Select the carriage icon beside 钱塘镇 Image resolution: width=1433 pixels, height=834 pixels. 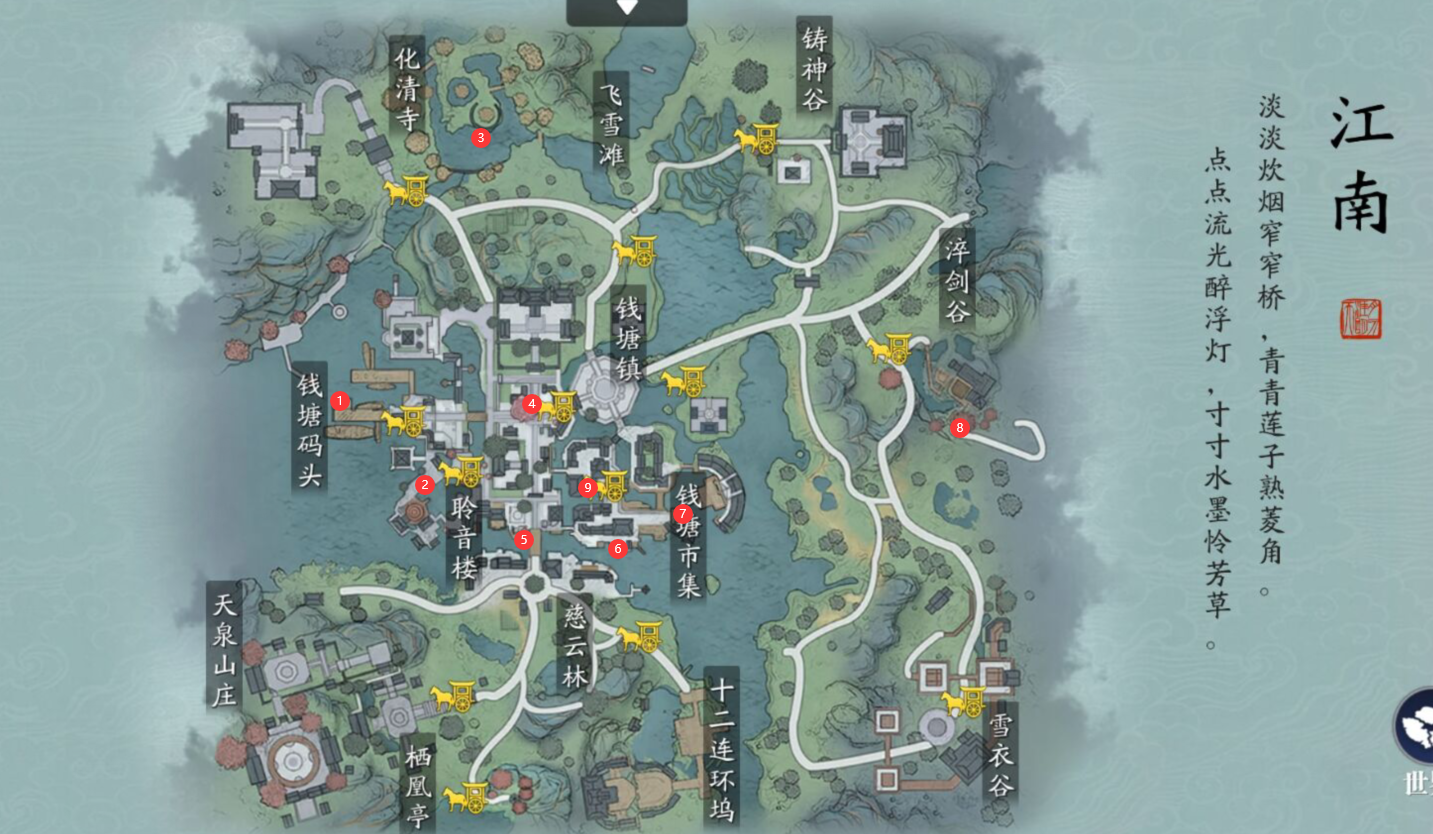pyautogui.click(x=681, y=383)
